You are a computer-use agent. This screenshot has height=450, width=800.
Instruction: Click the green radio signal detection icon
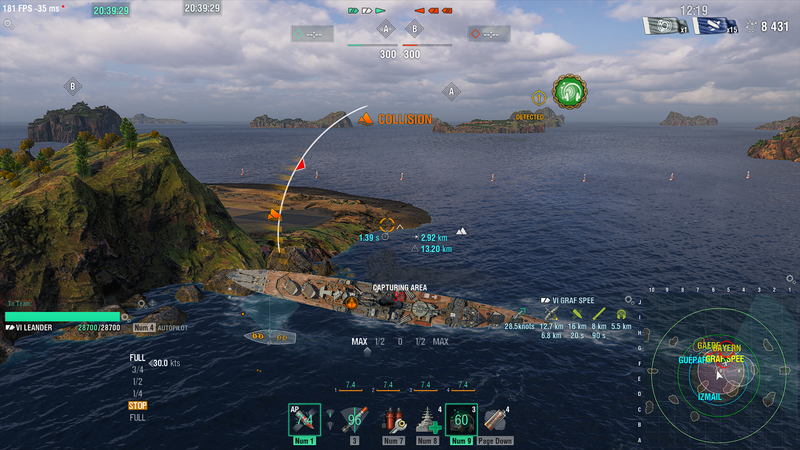pos(569,91)
